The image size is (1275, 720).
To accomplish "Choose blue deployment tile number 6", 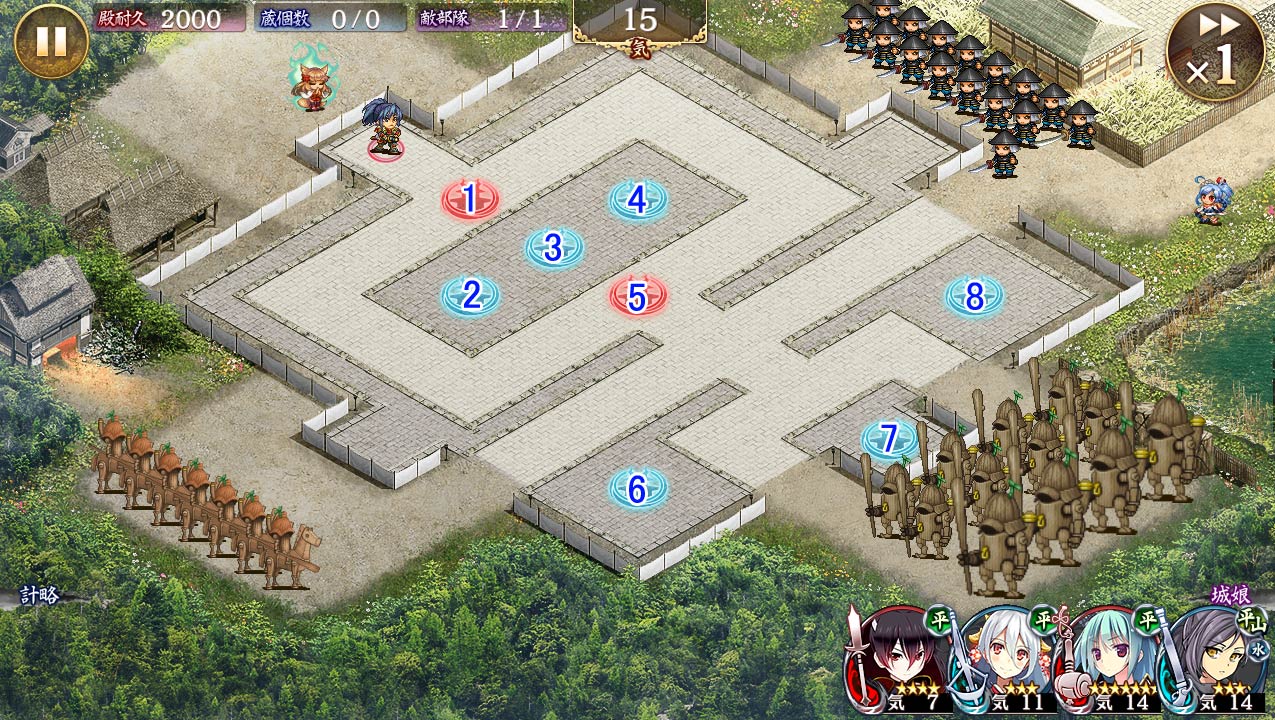I will (x=638, y=489).
